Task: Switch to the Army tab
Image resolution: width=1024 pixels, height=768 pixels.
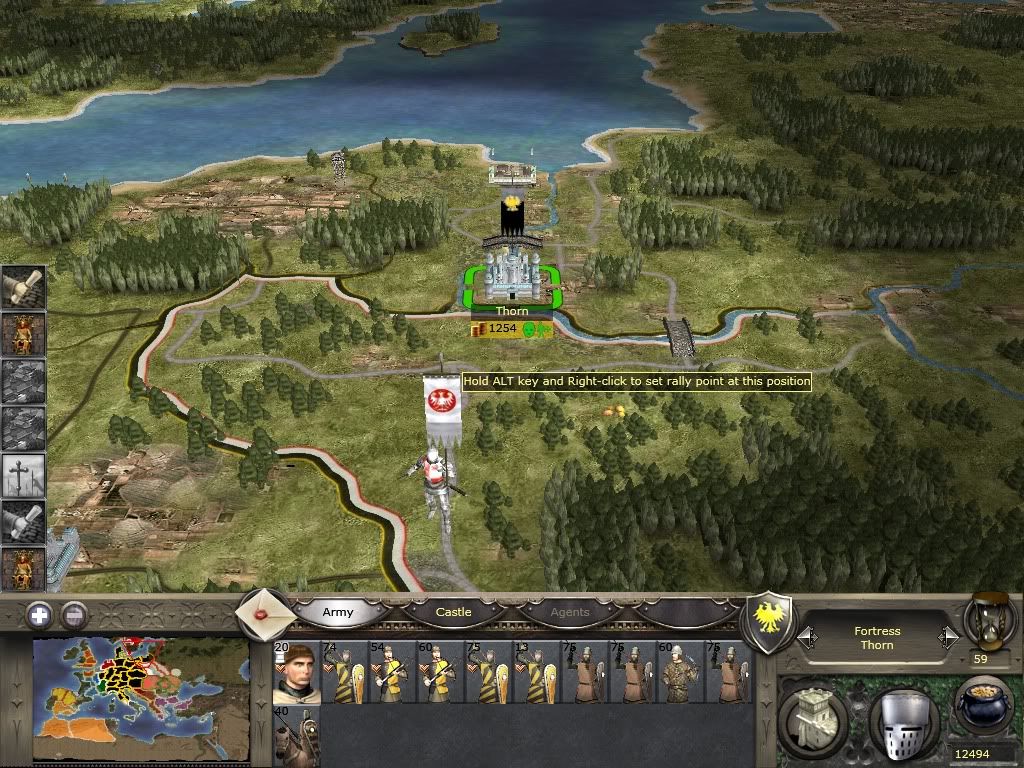Action: click(338, 612)
